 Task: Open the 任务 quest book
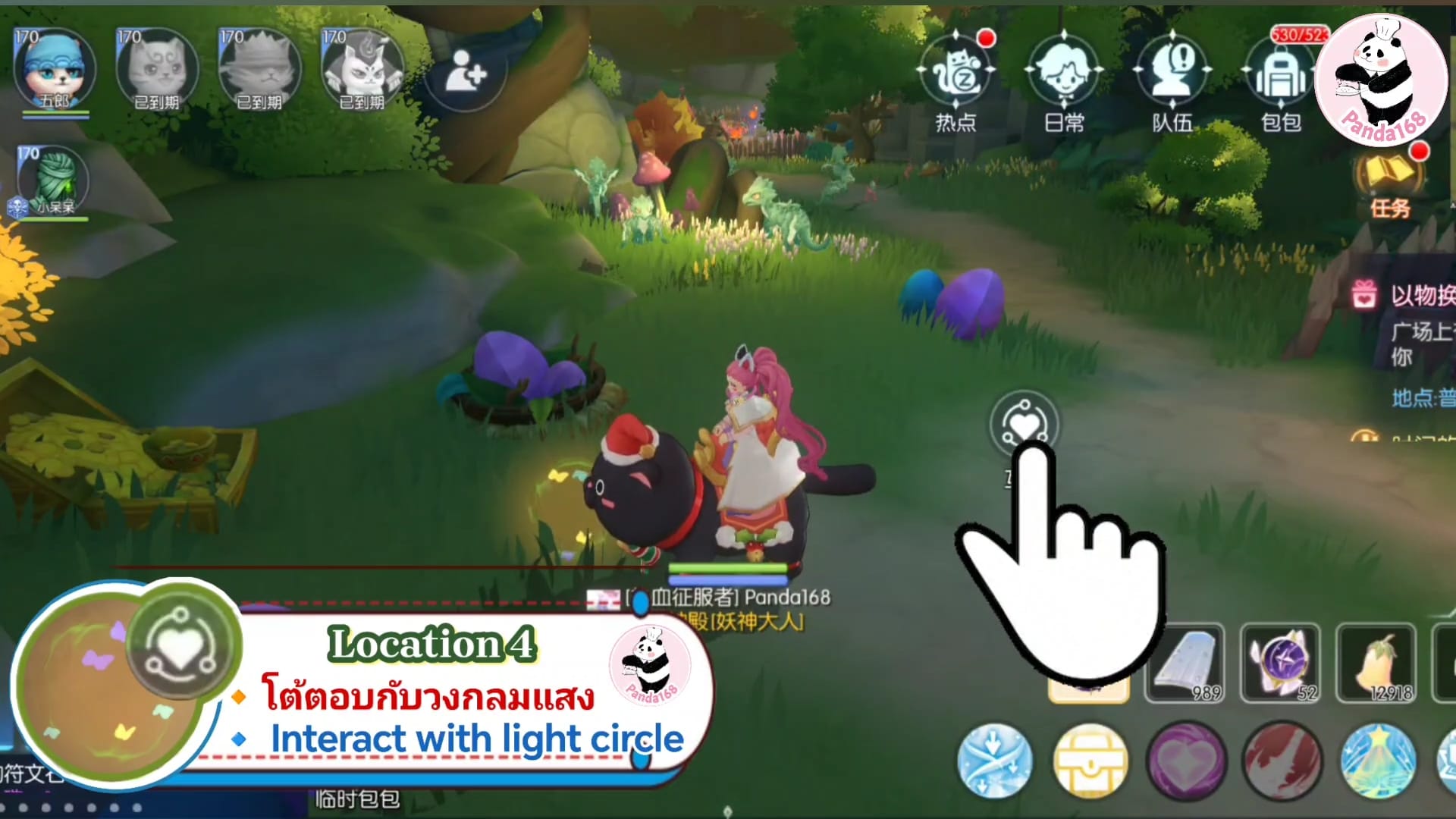[1389, 180]
